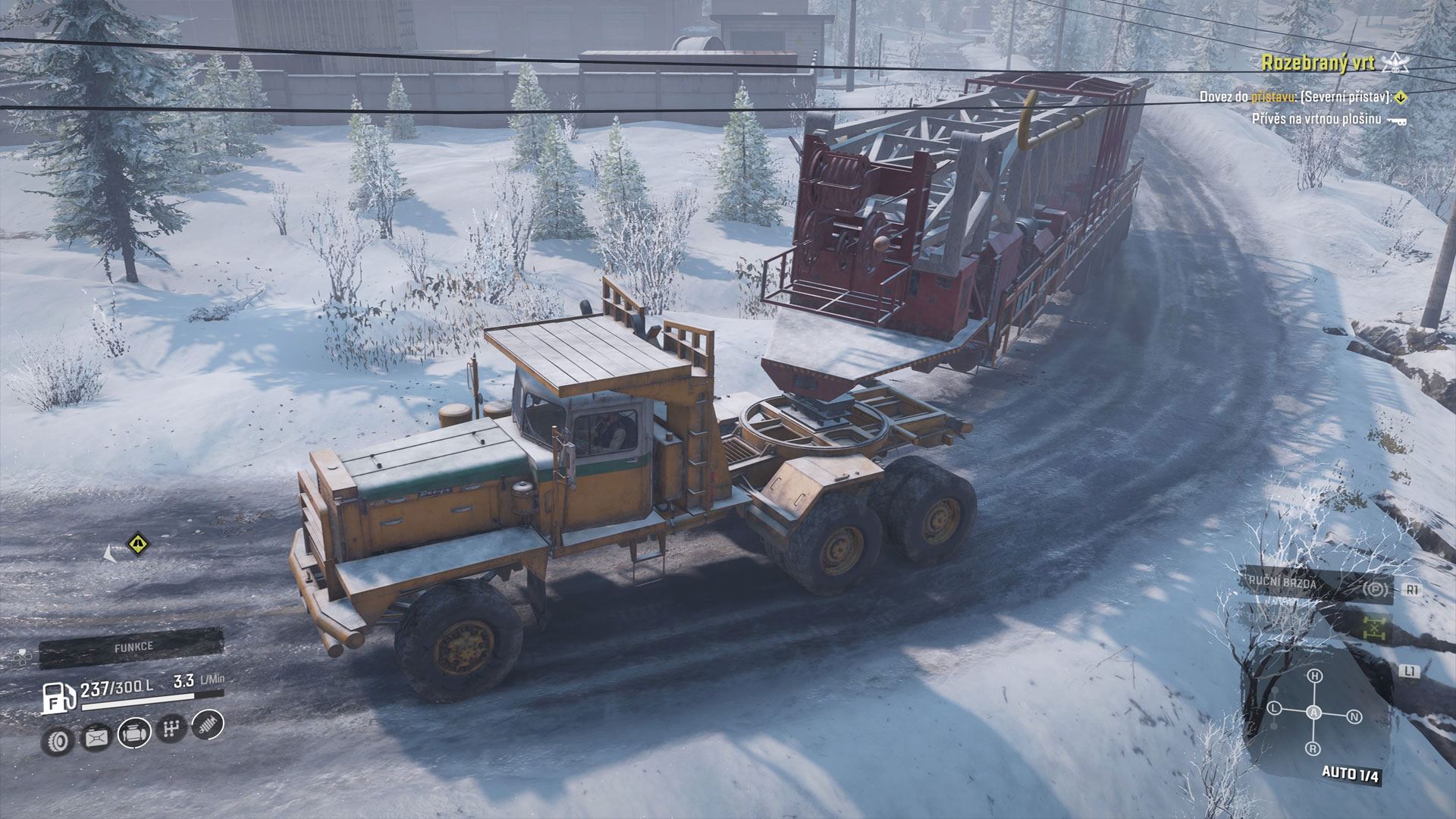This screenshot has width=1456, height=819.
Task: Check the engine damage icon
Action: click(x=133, y=733)
